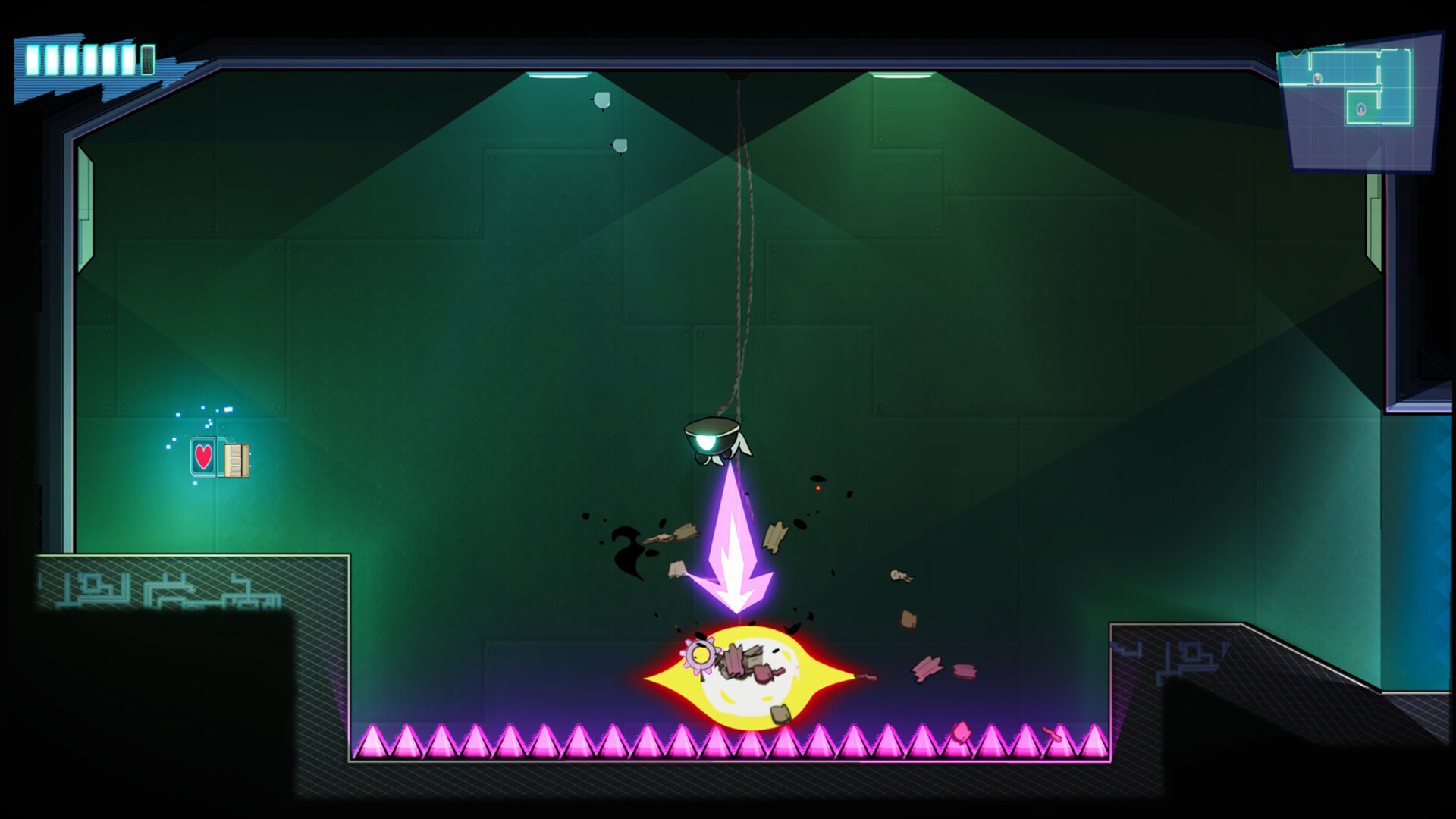Viewport: 1456px width, 819px height.
Task: Click the small creature on the upper wall
Action: point(601,99)
